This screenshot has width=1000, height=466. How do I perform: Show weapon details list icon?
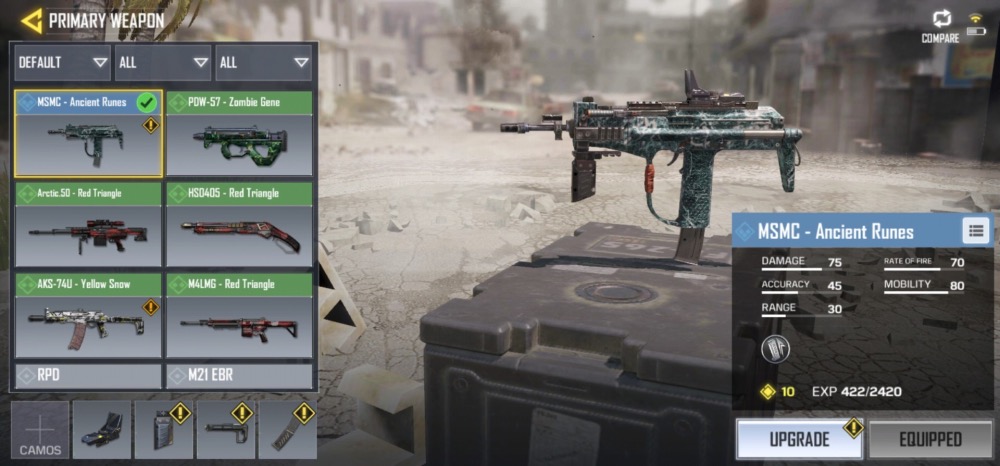pyautogui.click(x=975, y=231)
